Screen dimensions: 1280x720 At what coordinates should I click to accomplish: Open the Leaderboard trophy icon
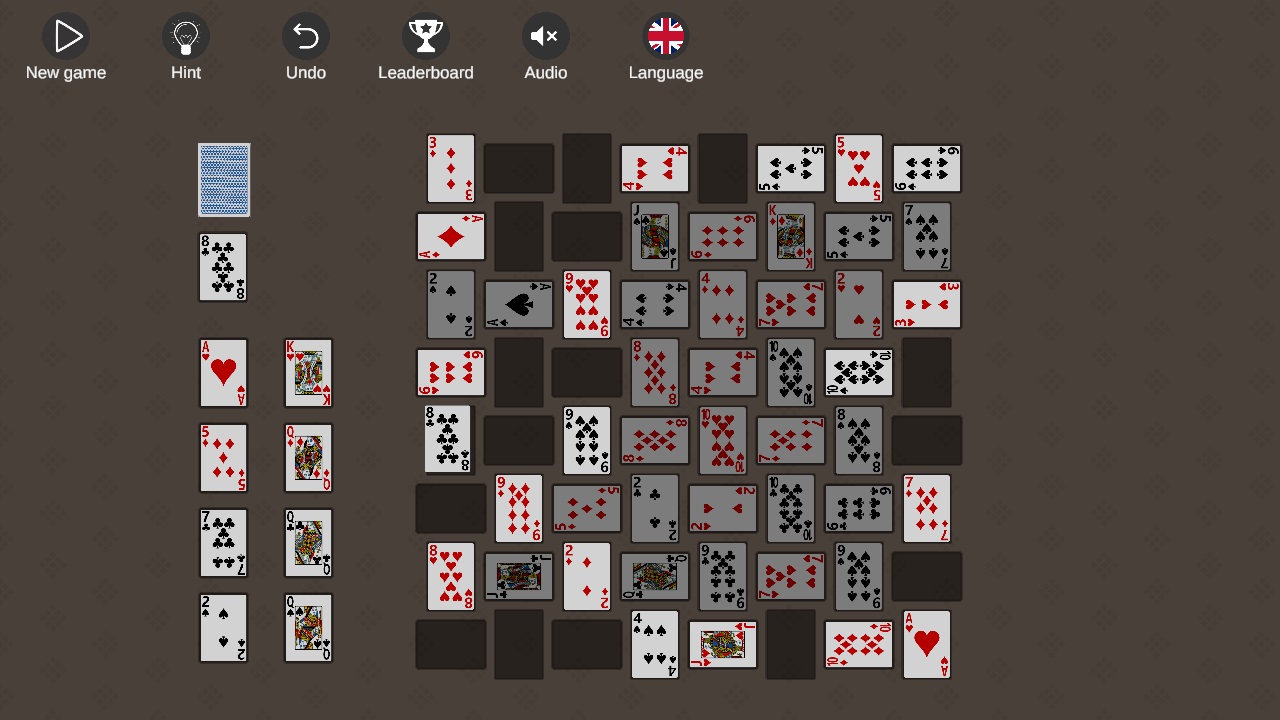pos(426,36)
